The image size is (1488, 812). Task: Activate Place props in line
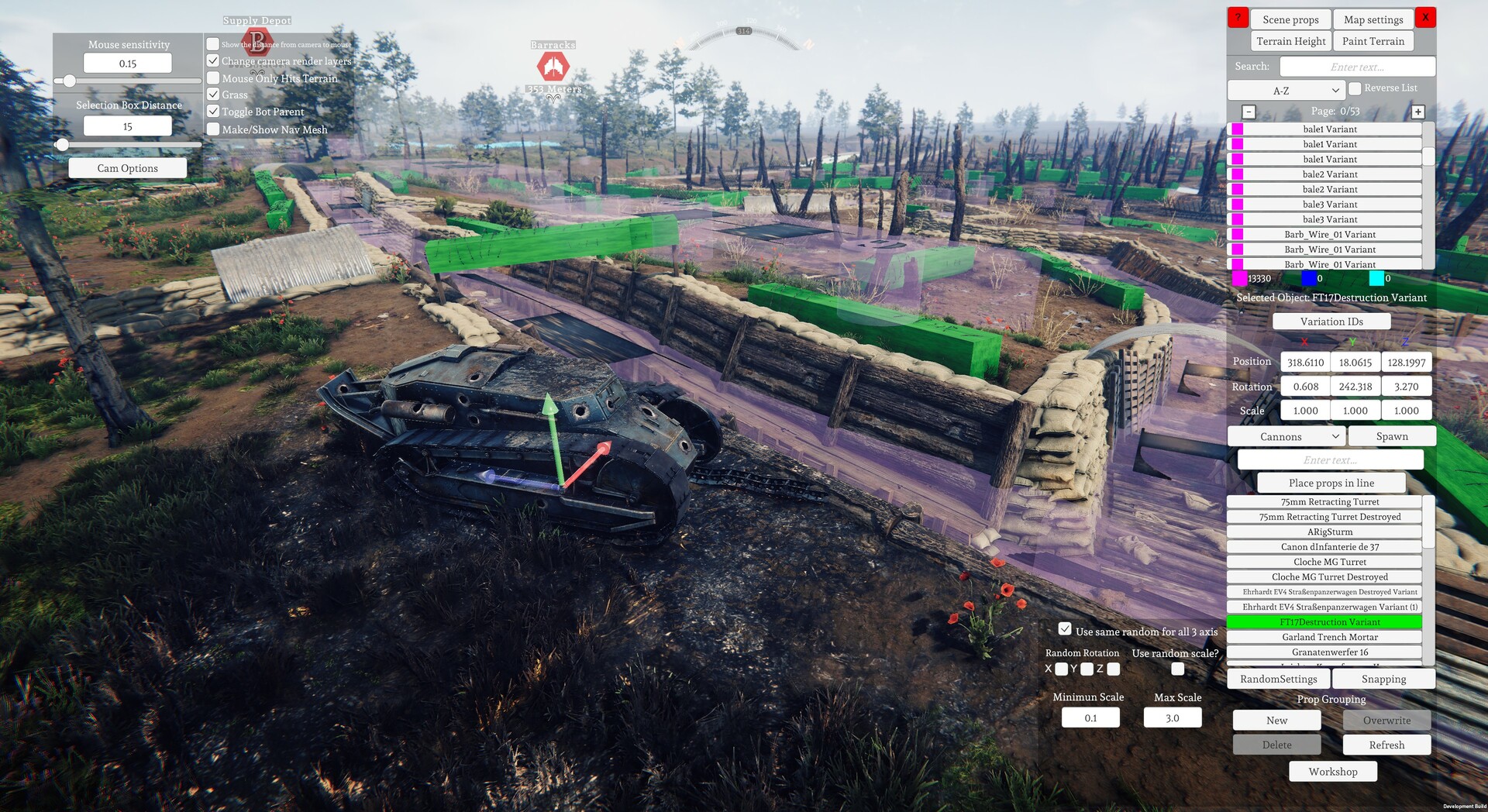(1331, 483)
